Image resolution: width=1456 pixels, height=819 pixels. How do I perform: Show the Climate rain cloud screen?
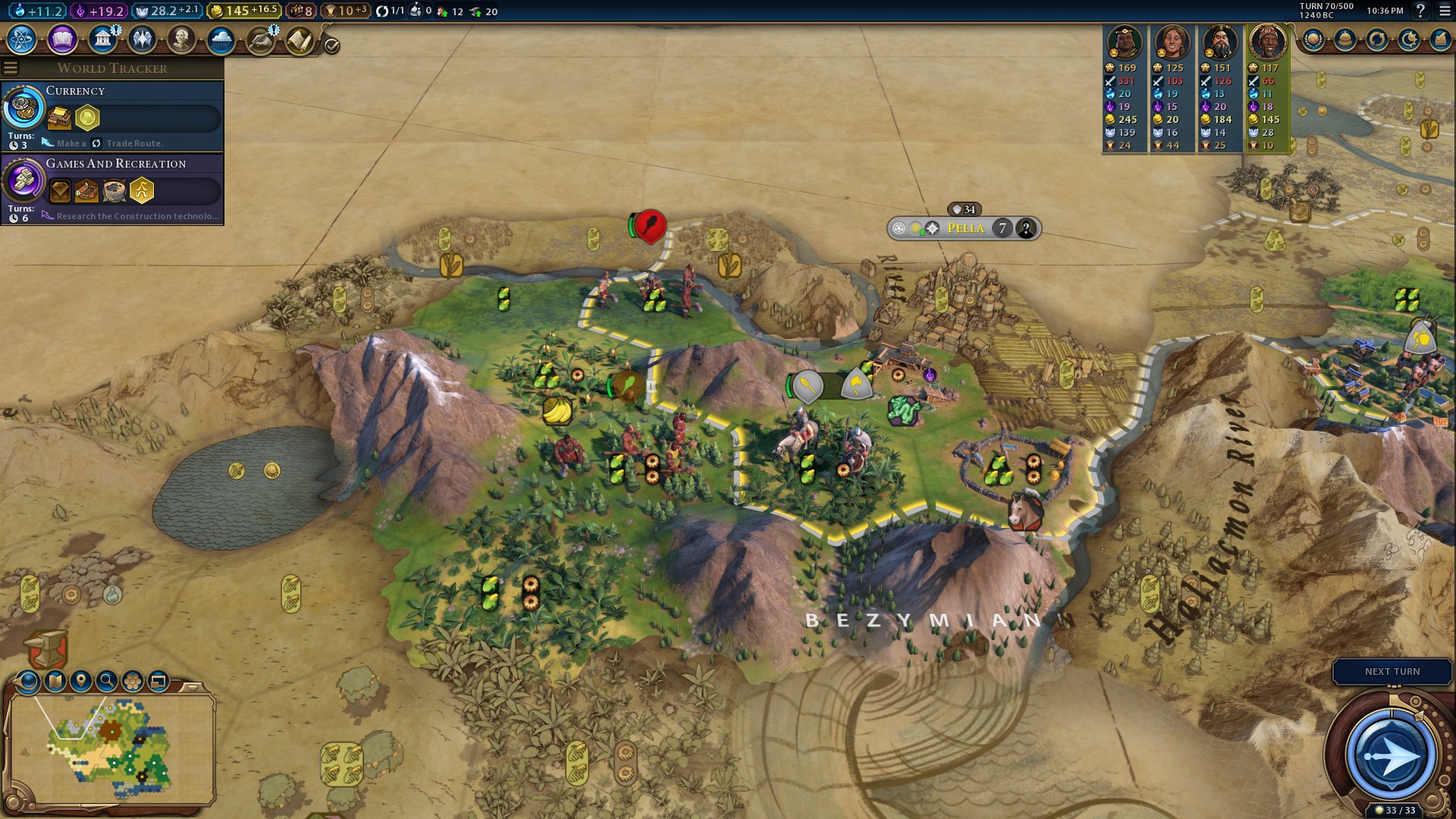pyautogui.click(x=221, y=39)
